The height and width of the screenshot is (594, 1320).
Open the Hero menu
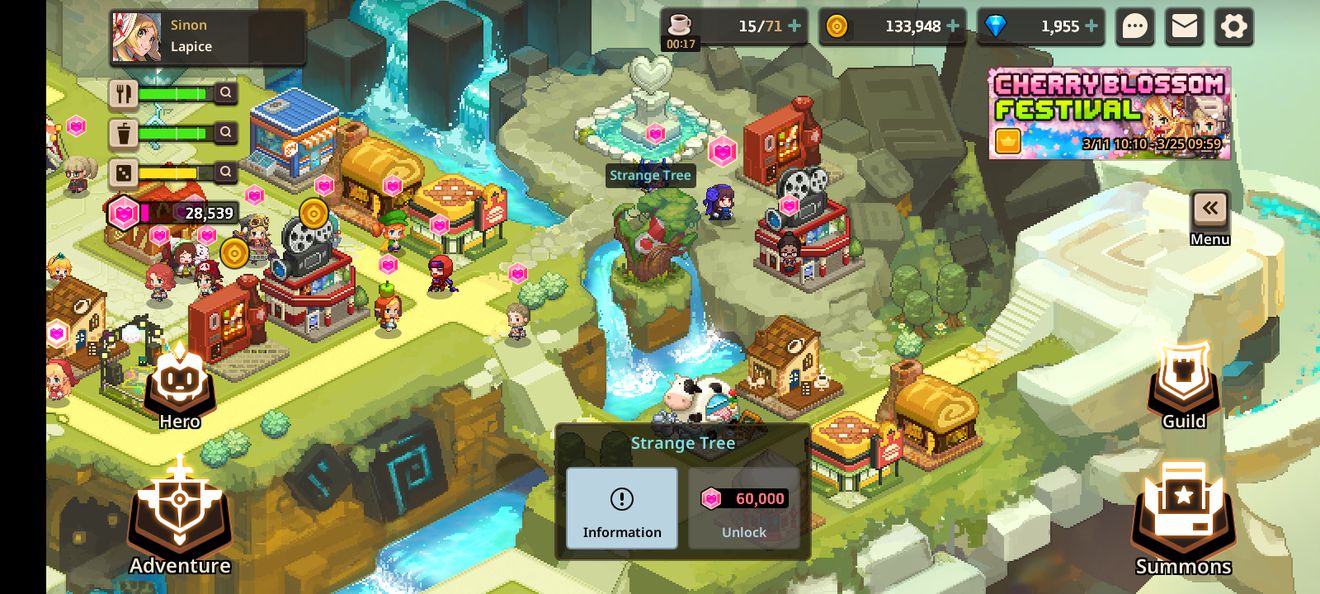[180, 385]
